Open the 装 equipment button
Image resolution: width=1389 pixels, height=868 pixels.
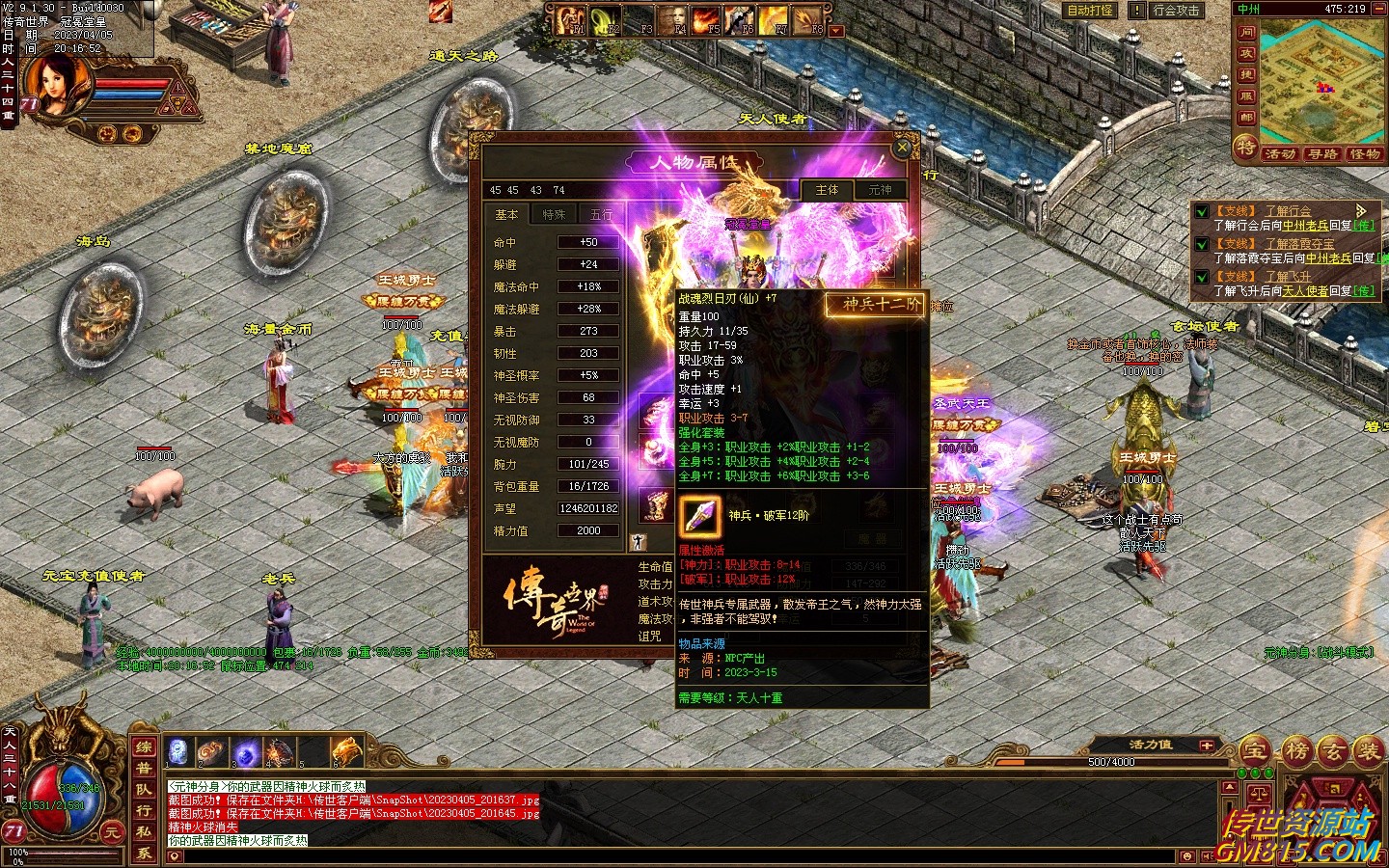coord(1368,750)
